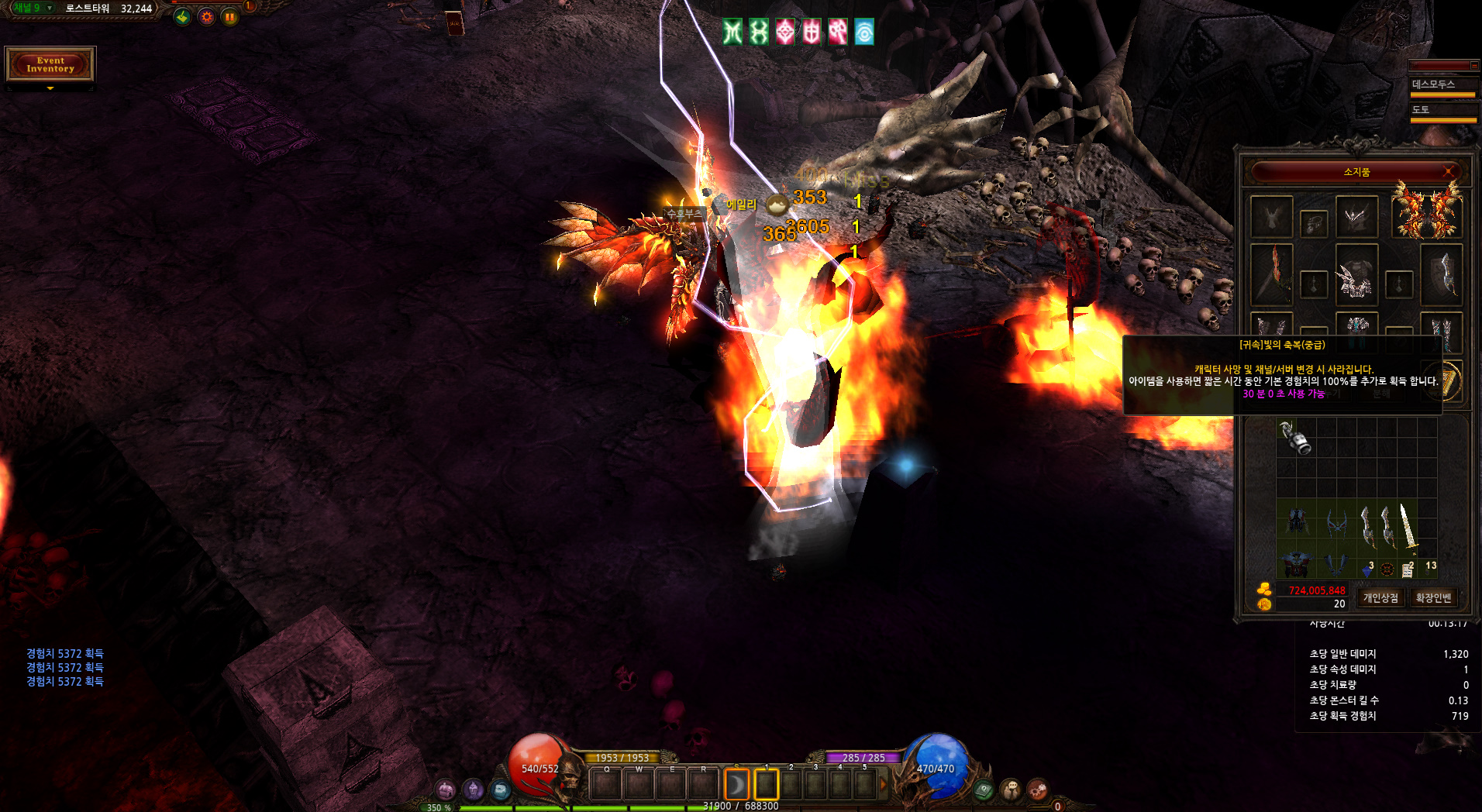Image resolution: width=1482 pixels, height=812 pixels.
Task: Click the 확장인벤 expanded inventory button
Action: (x=1433, y=598)
